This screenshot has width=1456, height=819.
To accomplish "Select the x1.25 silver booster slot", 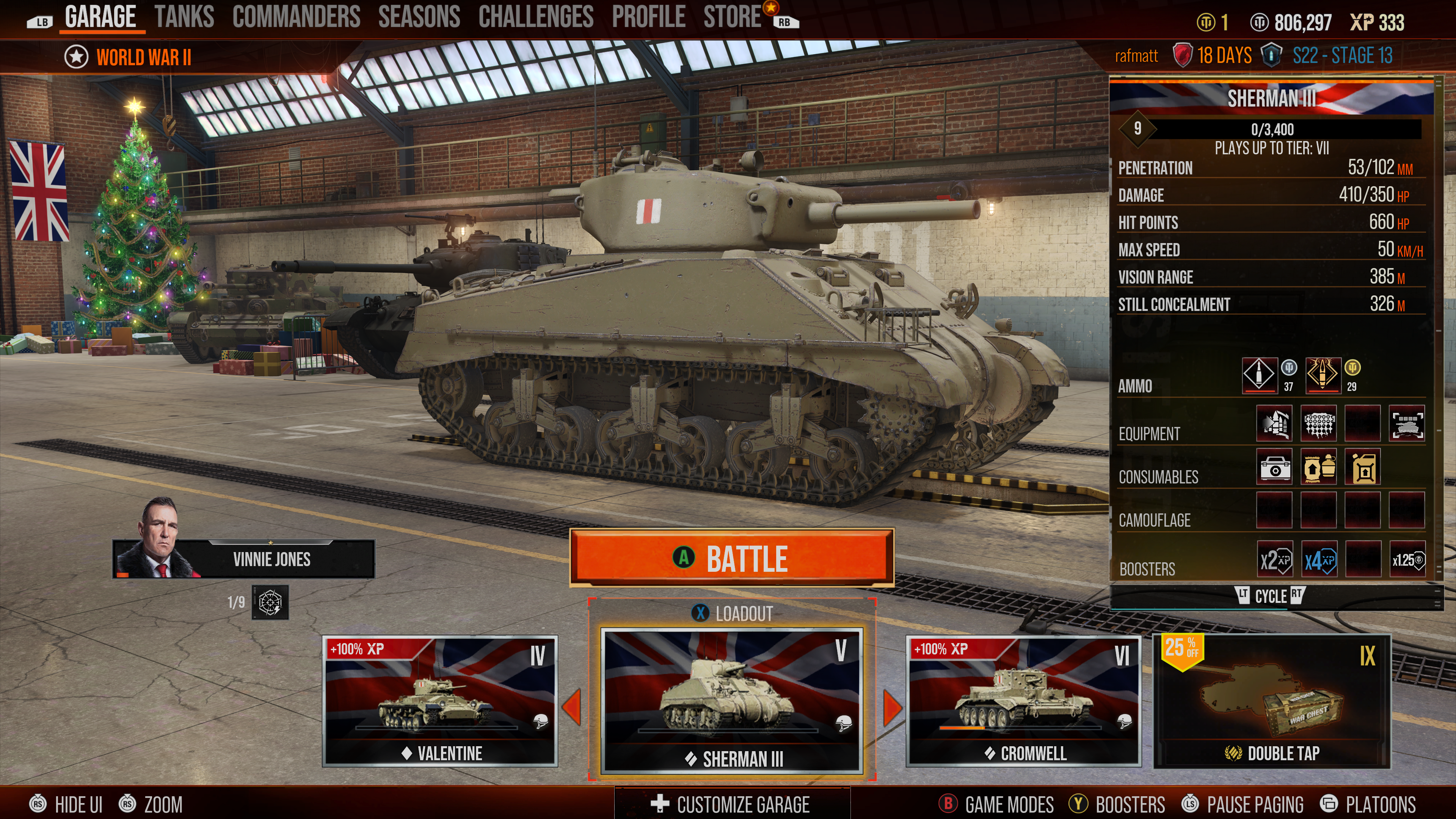I will click(1407, 560).
